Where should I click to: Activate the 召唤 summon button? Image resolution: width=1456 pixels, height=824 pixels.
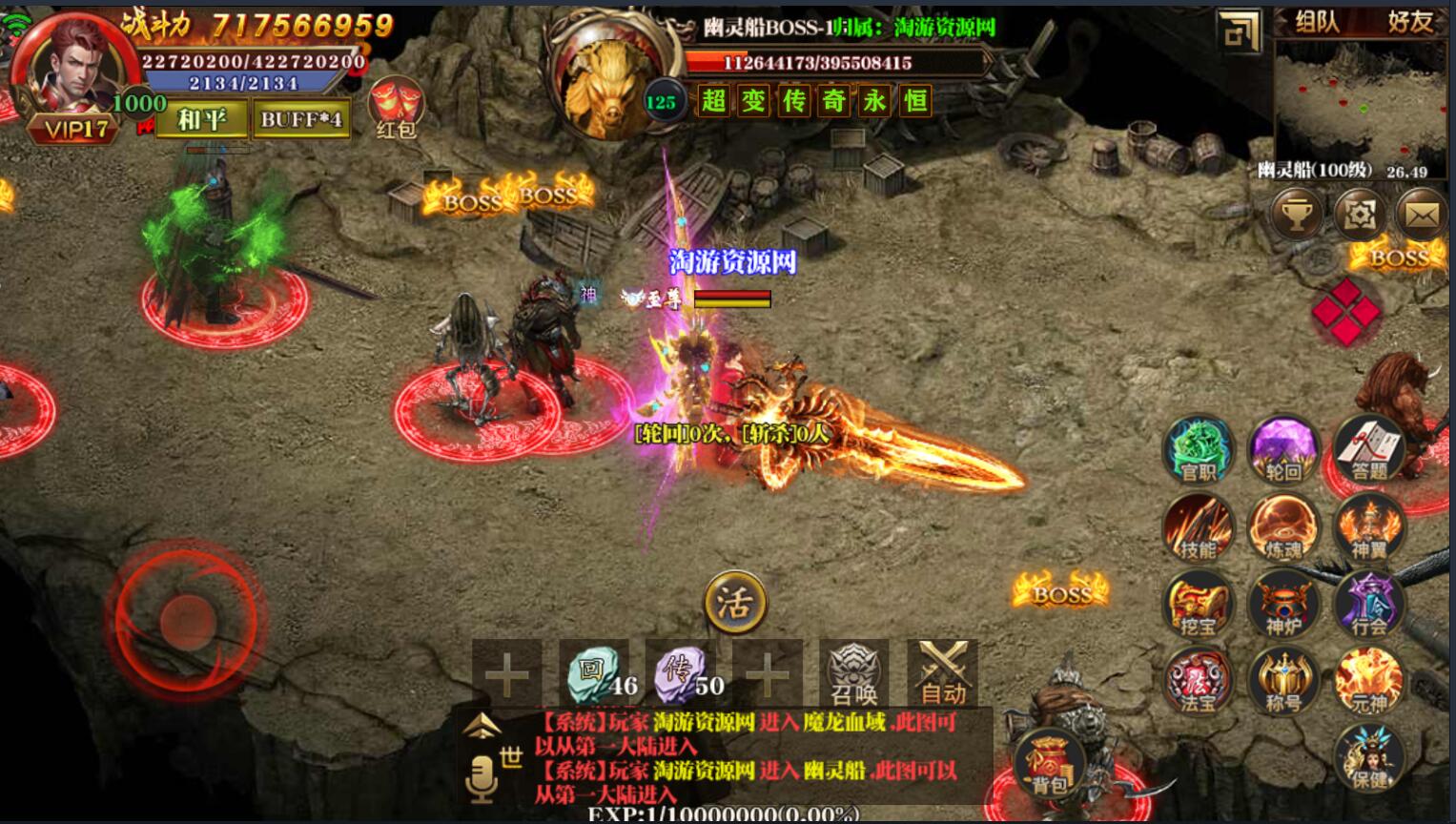(x=853, y=672)
